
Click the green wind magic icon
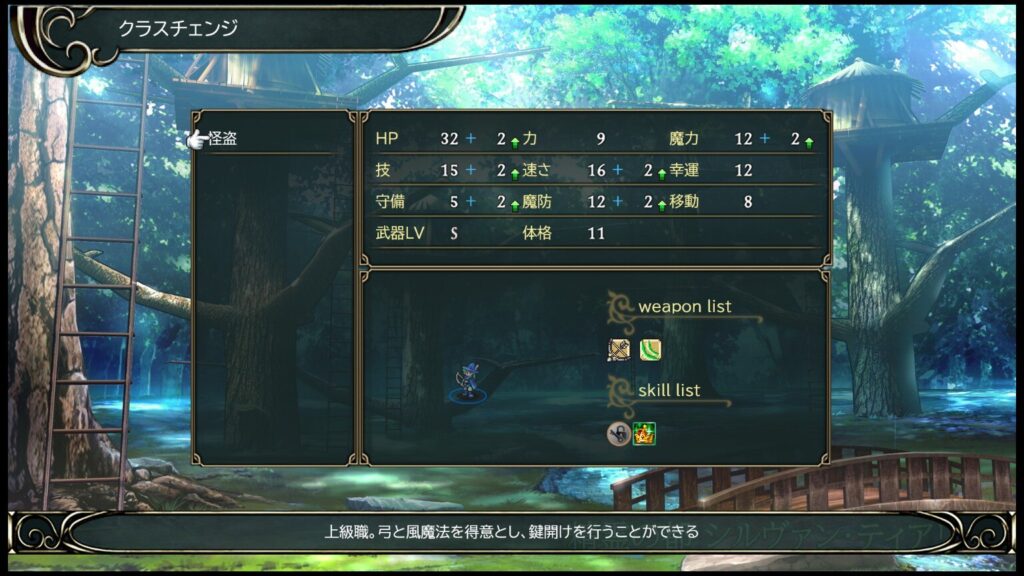(650, 350)
